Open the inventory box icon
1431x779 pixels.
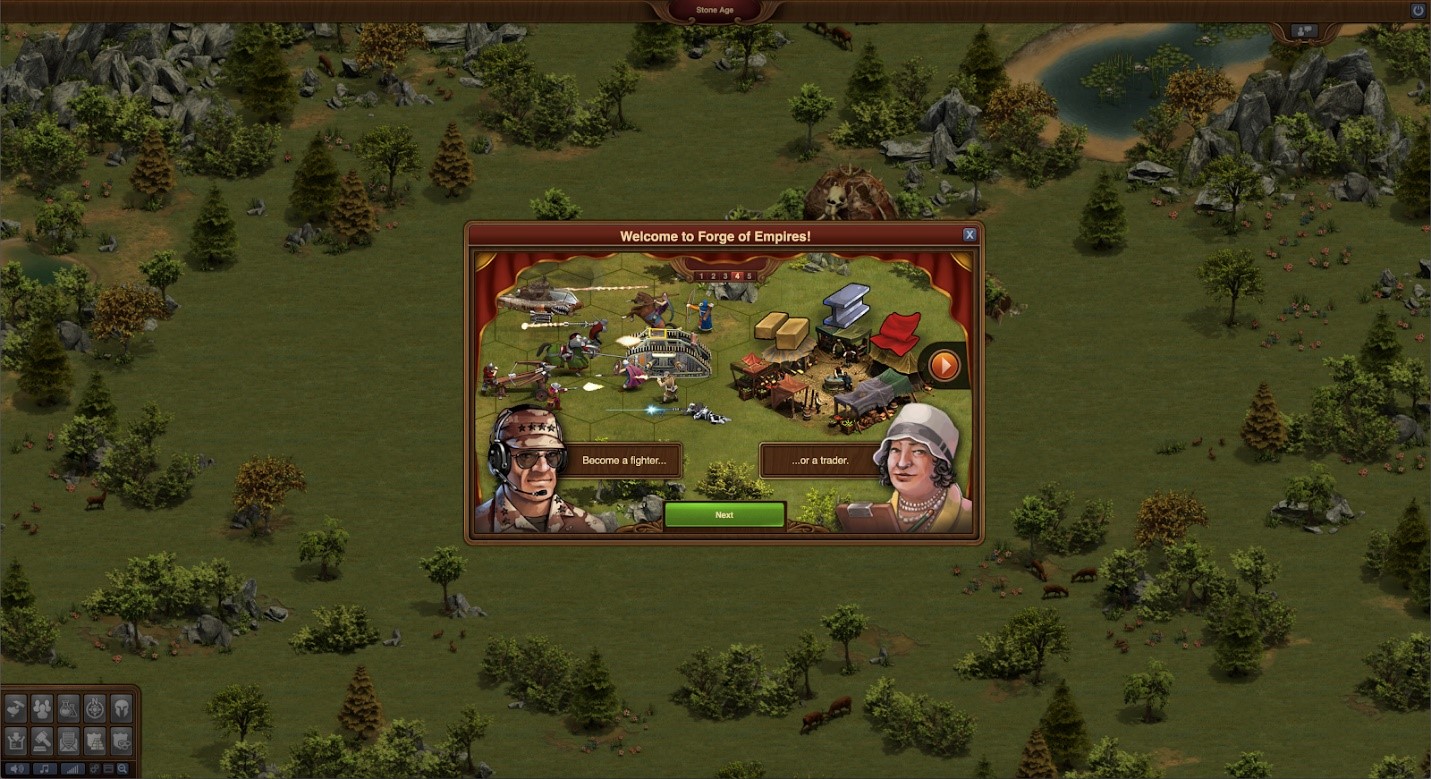[15, 741]
